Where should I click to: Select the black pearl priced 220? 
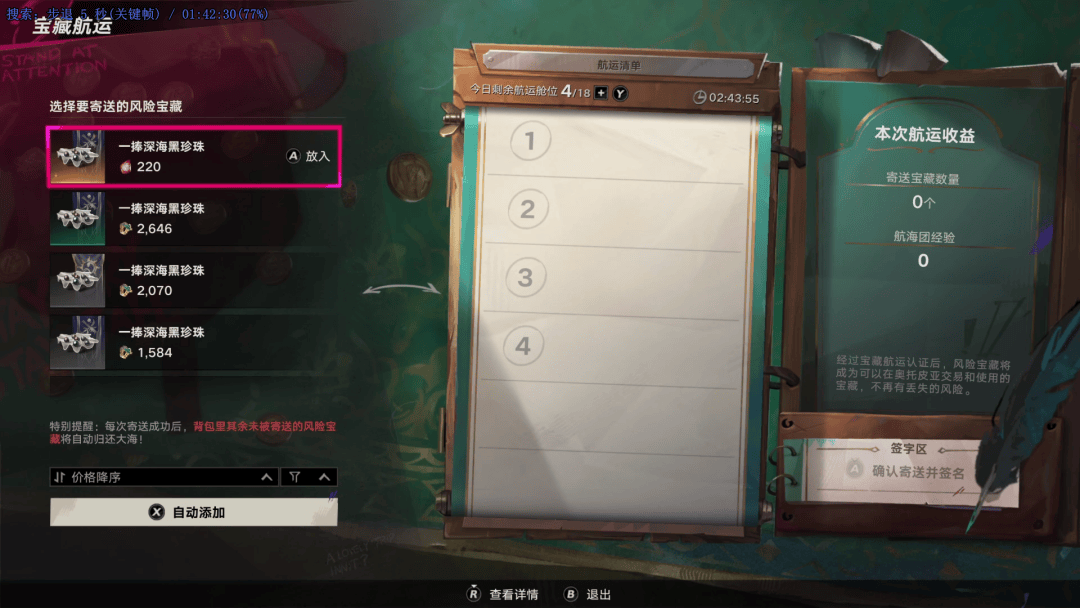tap(195, 157)
